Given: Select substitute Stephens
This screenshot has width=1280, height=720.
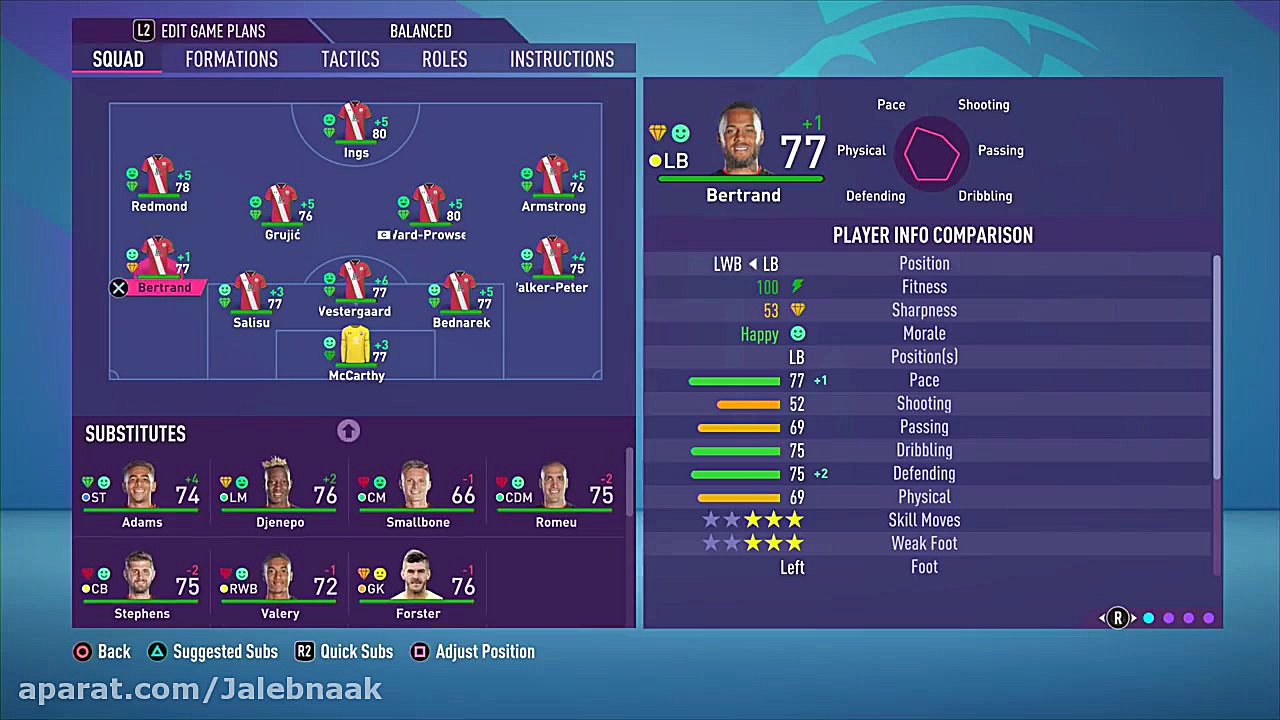Looking at the screenshot, I should [141, 581].
